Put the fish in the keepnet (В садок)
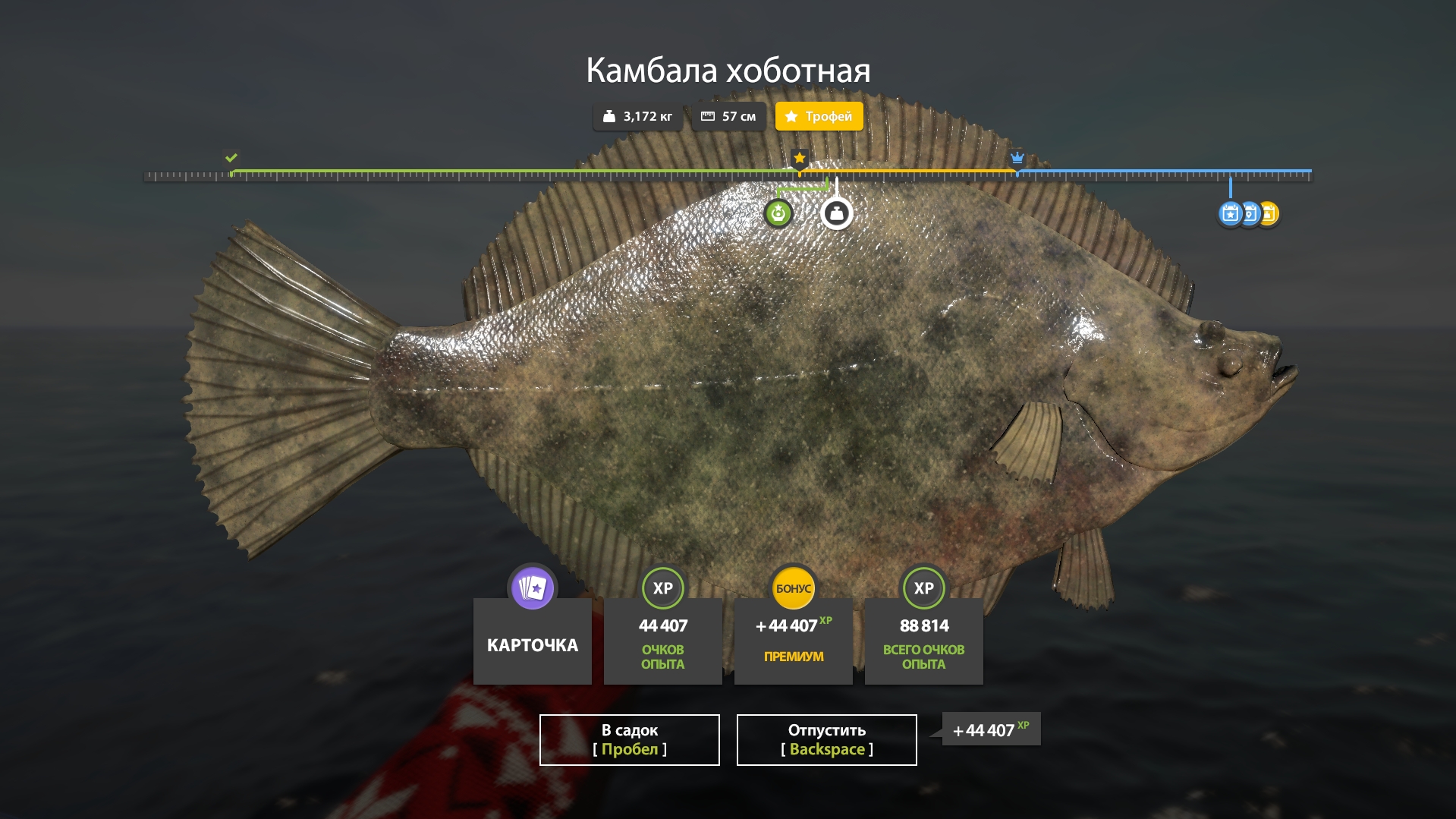The height and width of the screenshot is (819, 1456). tap(629, 739)
